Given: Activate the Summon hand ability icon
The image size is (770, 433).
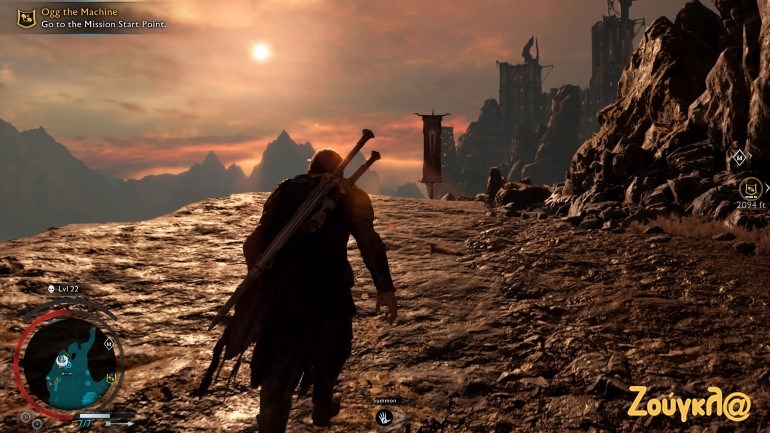Looking at the screenshot, I should click(x=384, y=416).
